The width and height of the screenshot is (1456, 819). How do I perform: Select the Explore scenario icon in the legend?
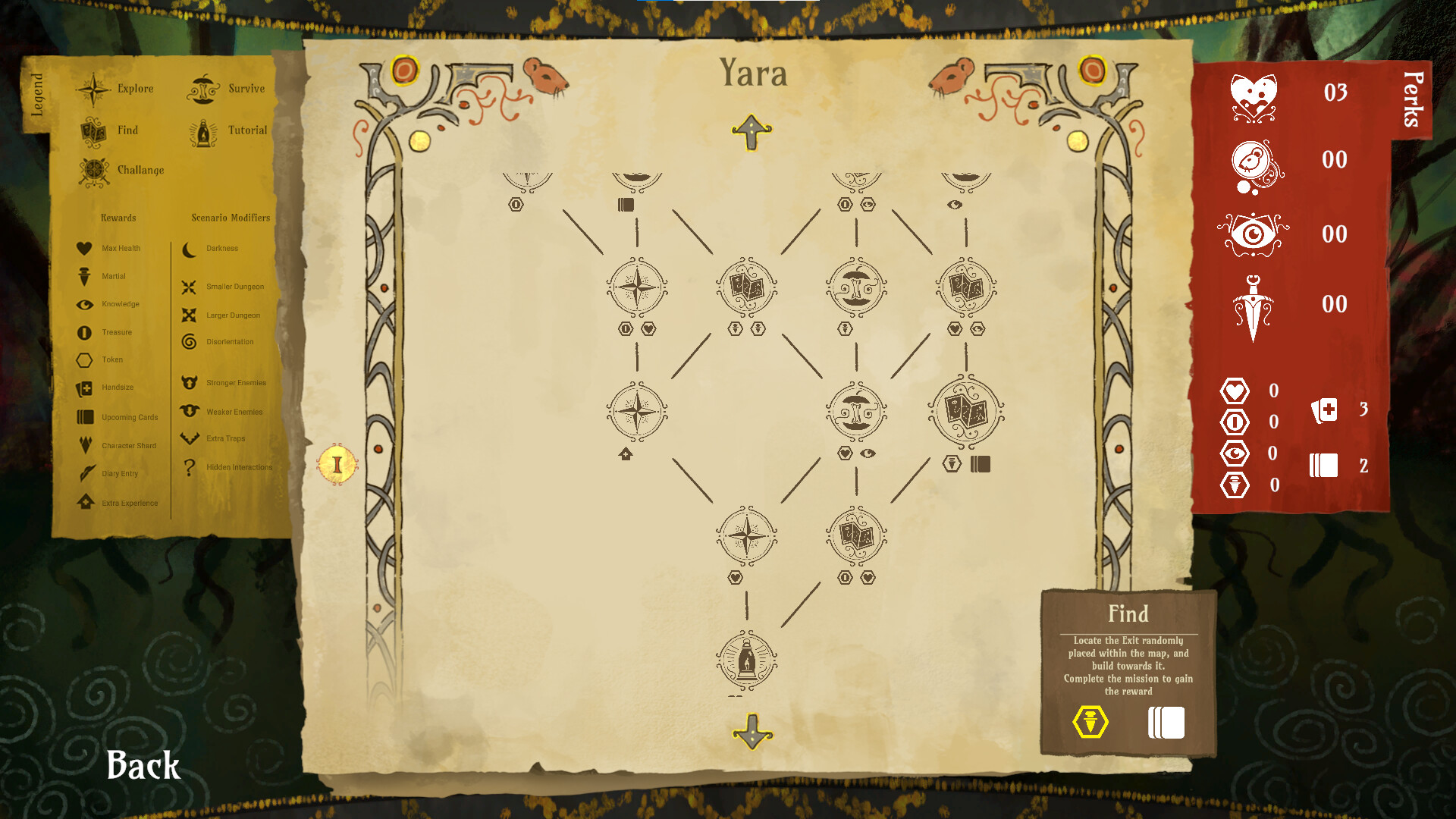click(93, 87)
